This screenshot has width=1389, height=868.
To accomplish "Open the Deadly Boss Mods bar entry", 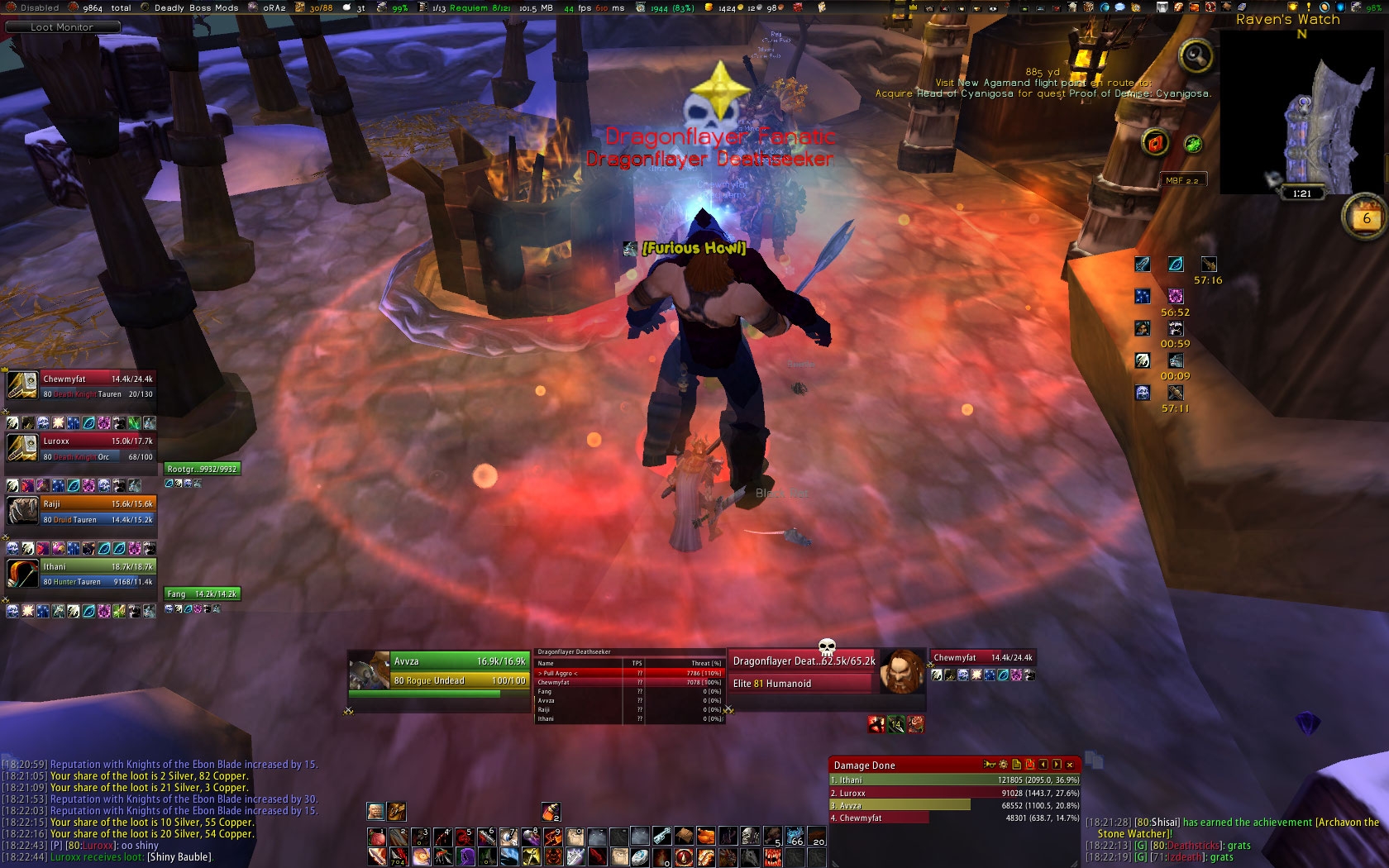I will 196,7.
